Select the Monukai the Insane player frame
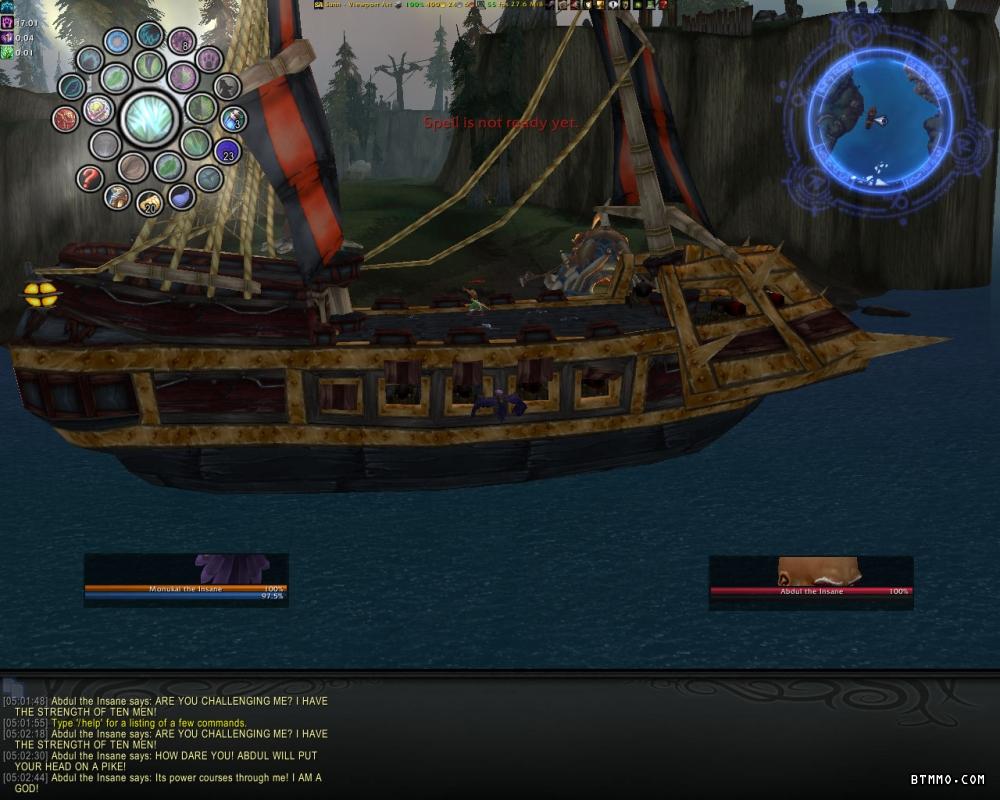1000x800 pixels. point(186,589)
